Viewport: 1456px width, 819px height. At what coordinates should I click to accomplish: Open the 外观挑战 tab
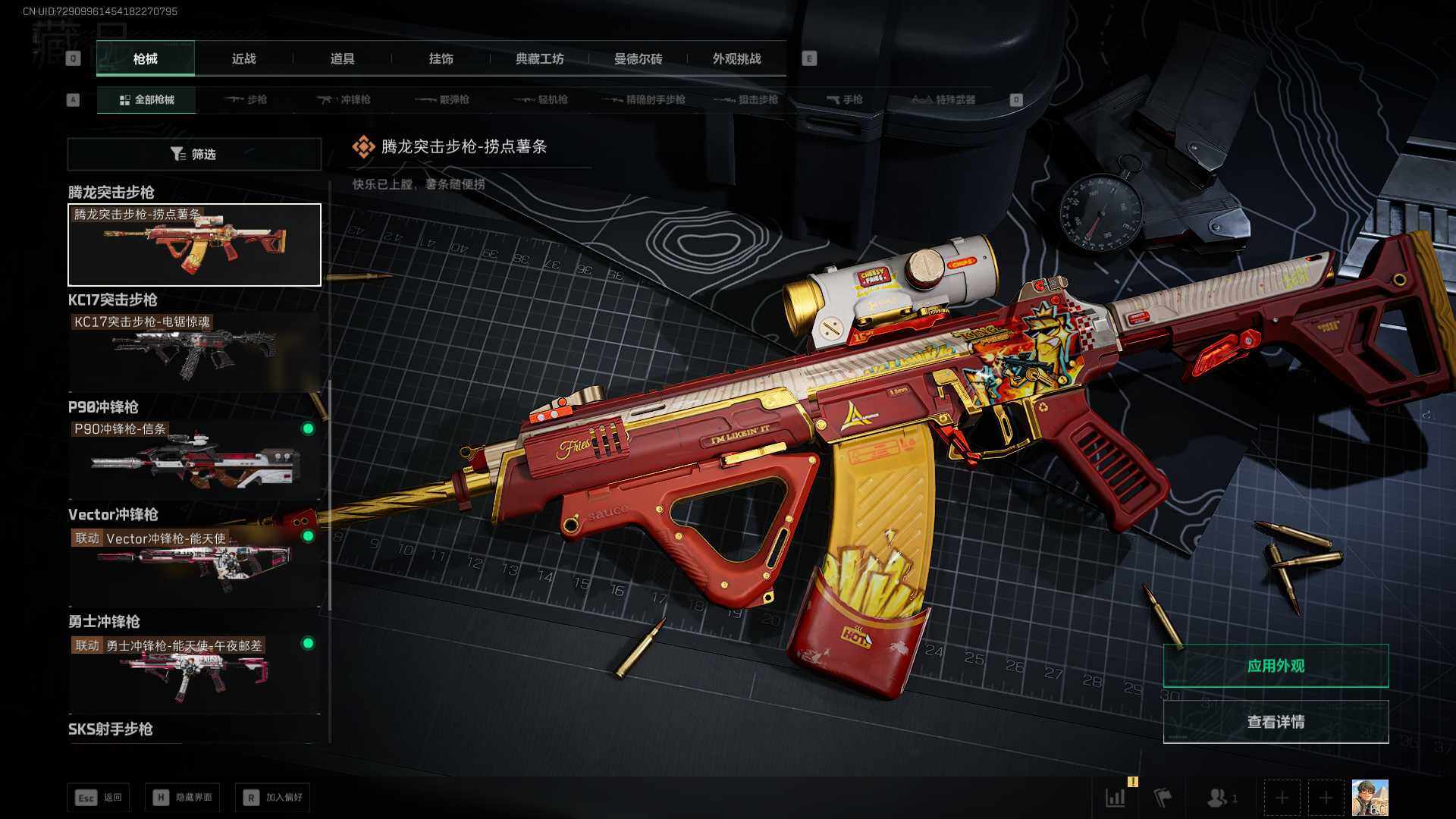[x=736, y=58]
